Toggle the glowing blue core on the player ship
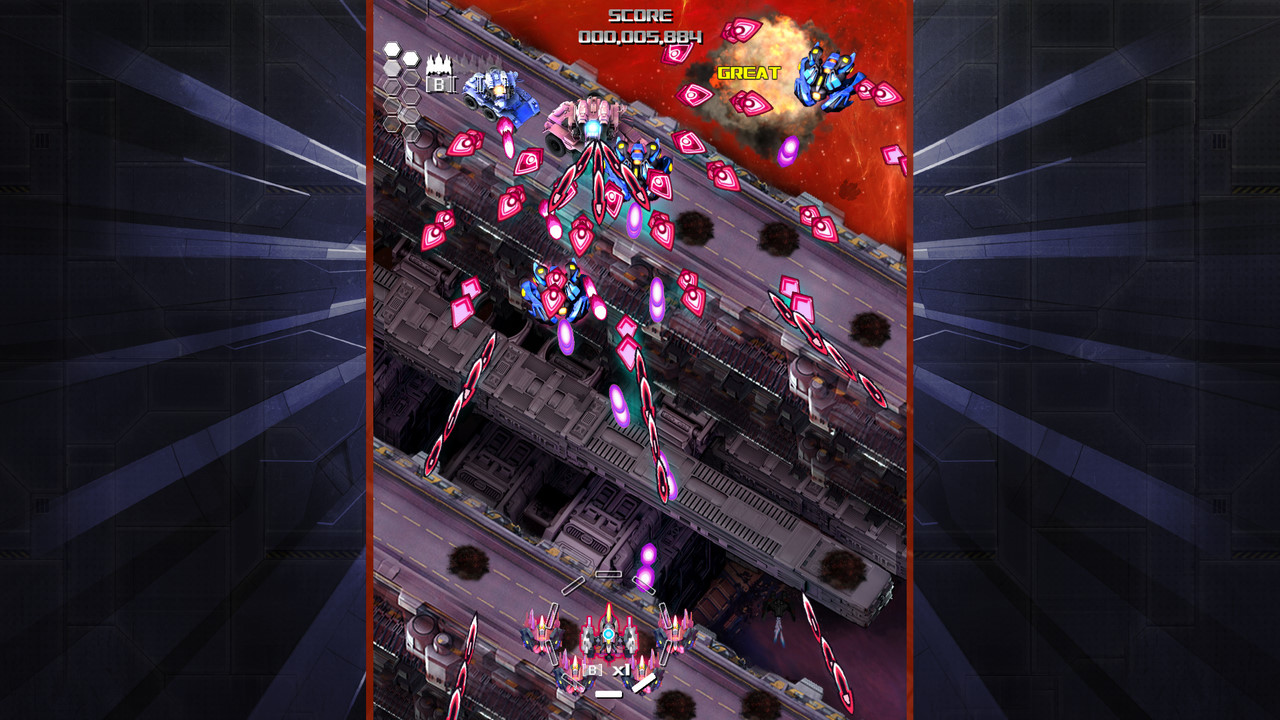The height and width of the screenshot is (720, 1280). (x=608, y=634)
